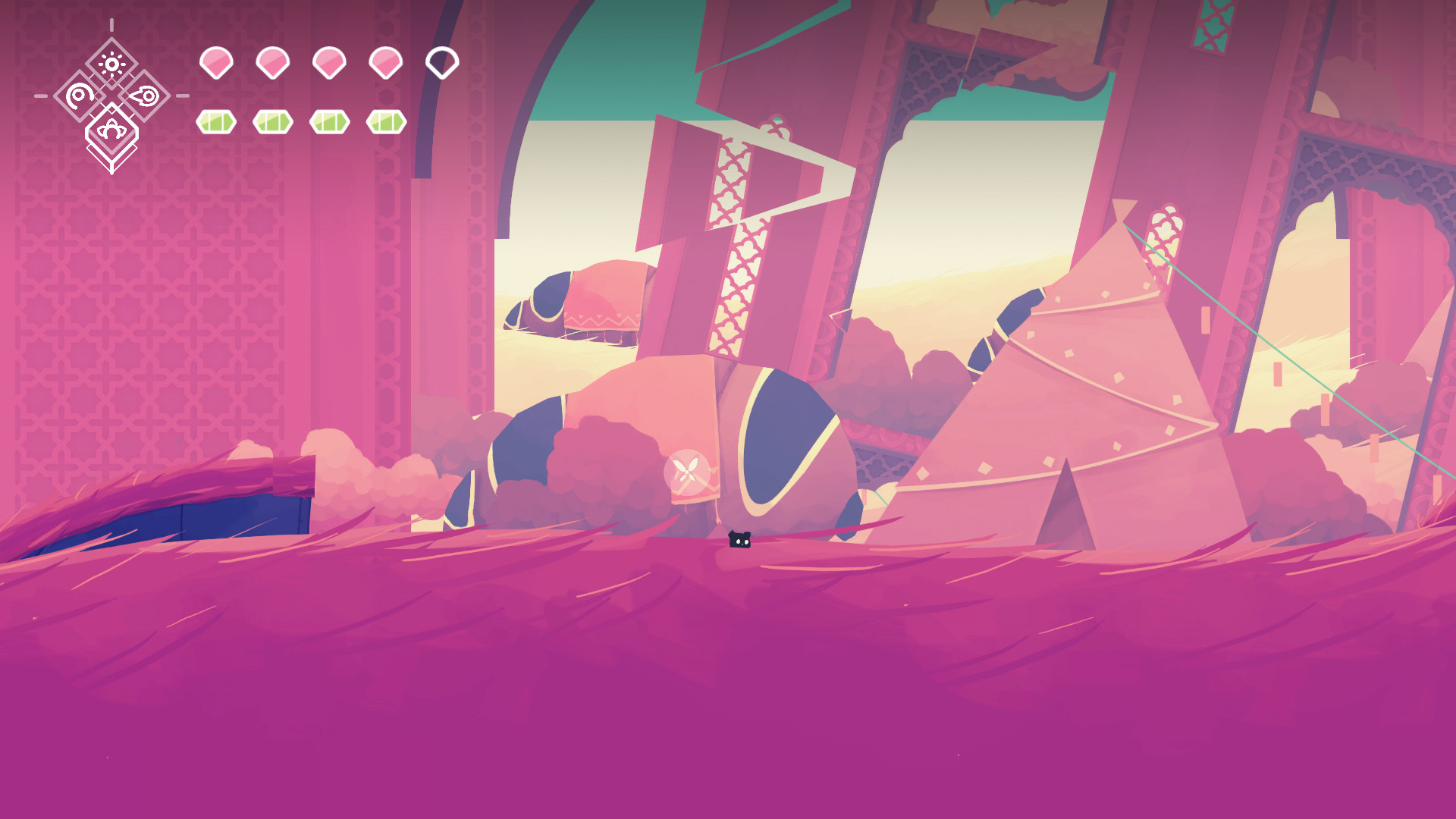This screenshot has width=1456, height=819.
Task: Click the central diamond emblem in the HUD
Action: pos(111,96)
